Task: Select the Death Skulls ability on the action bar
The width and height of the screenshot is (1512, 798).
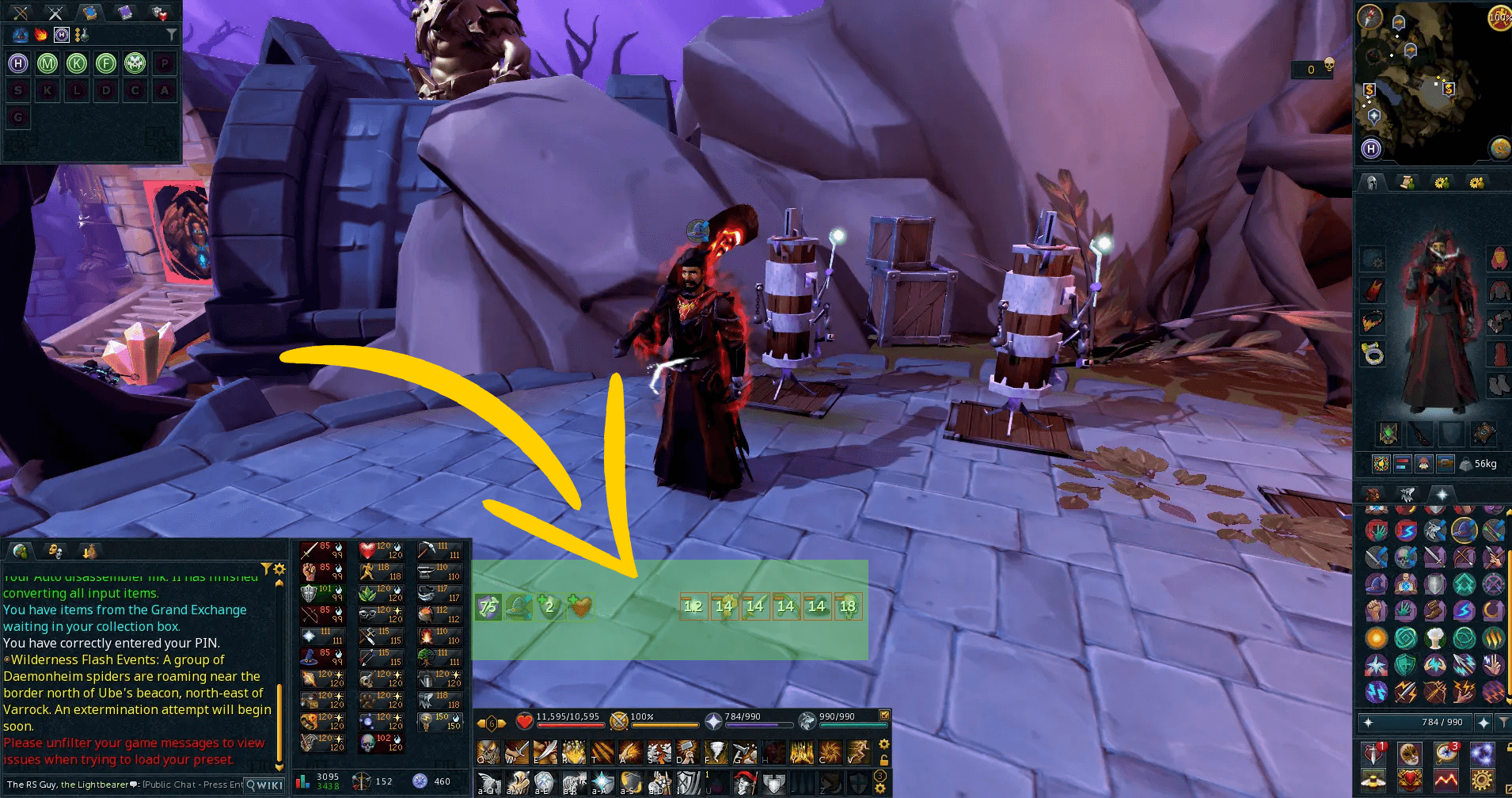Action: click(488, 753)
